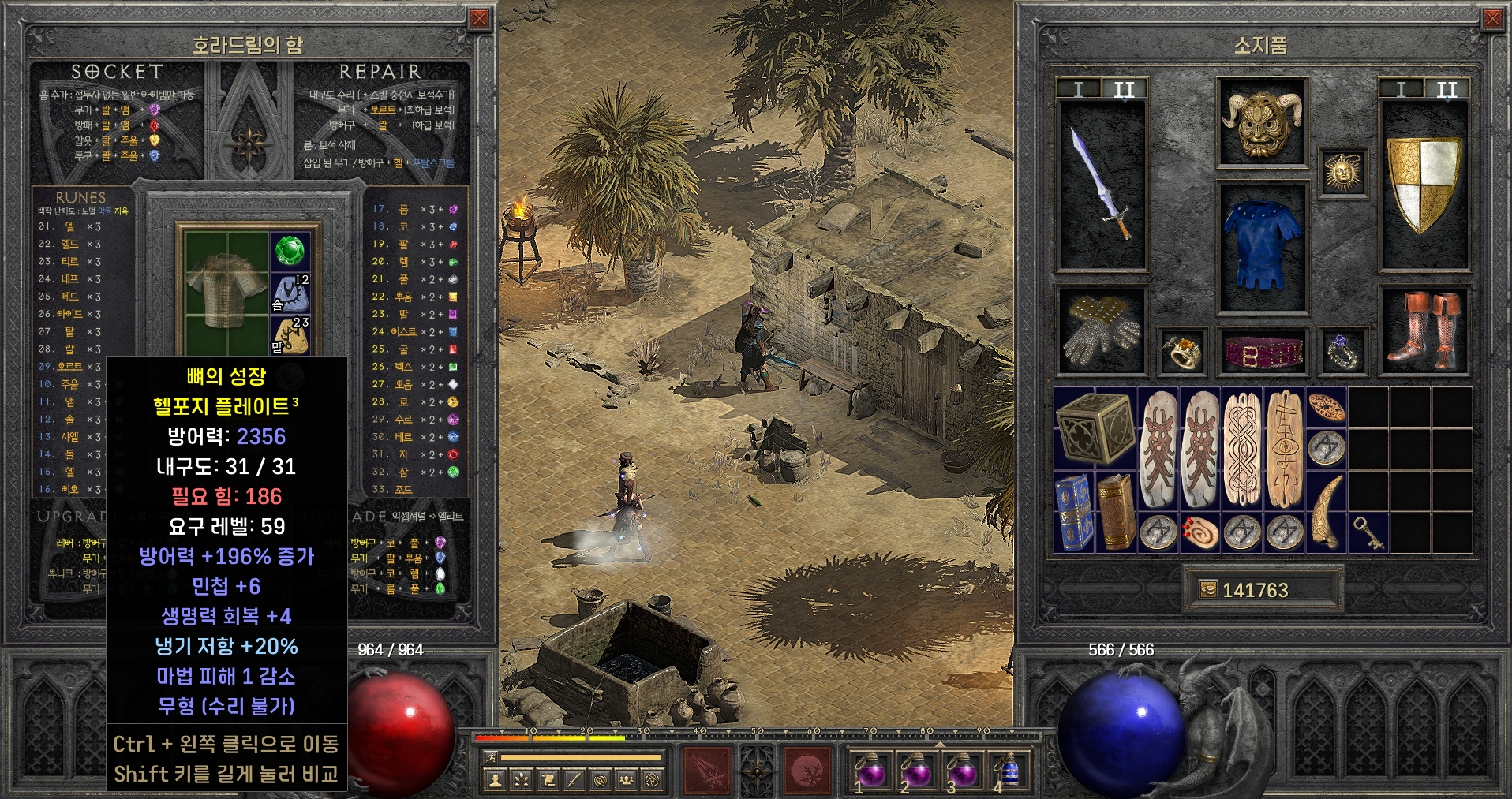Select the Horadric Cube in the inventory
Image resolution: width=1512 pixels, height=799 pixels.
point(1095,428)
